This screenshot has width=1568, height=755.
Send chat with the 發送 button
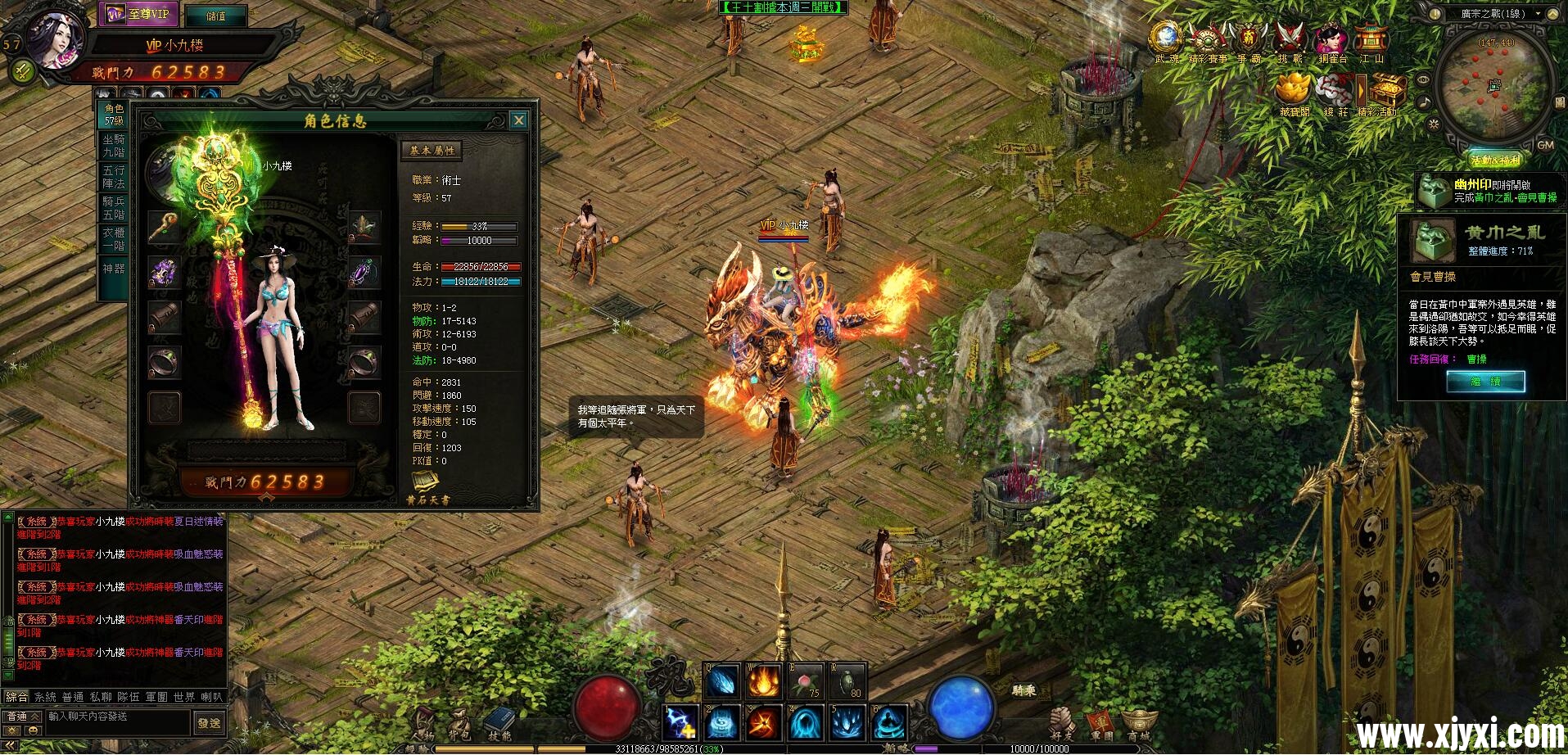[x=209, y=723]
